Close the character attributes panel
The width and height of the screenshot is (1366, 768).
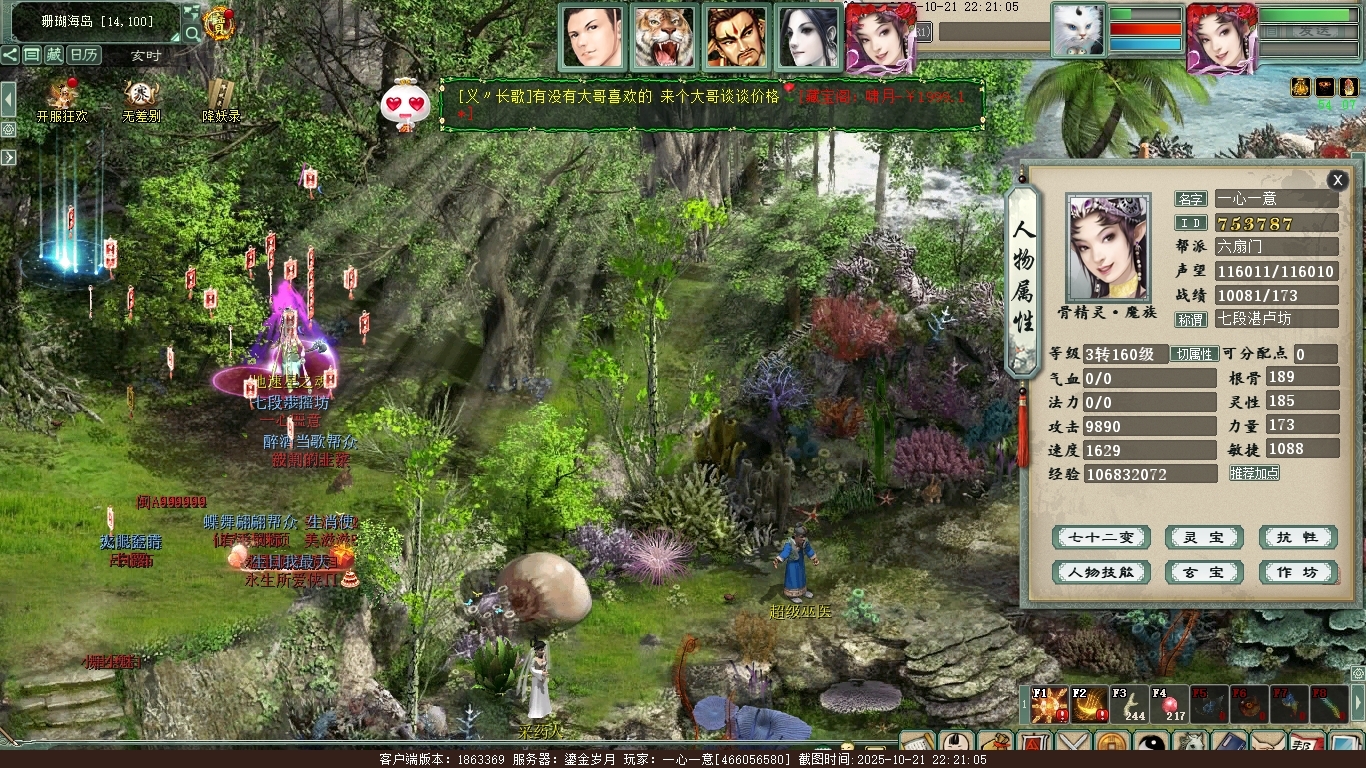pos(1337,180)
